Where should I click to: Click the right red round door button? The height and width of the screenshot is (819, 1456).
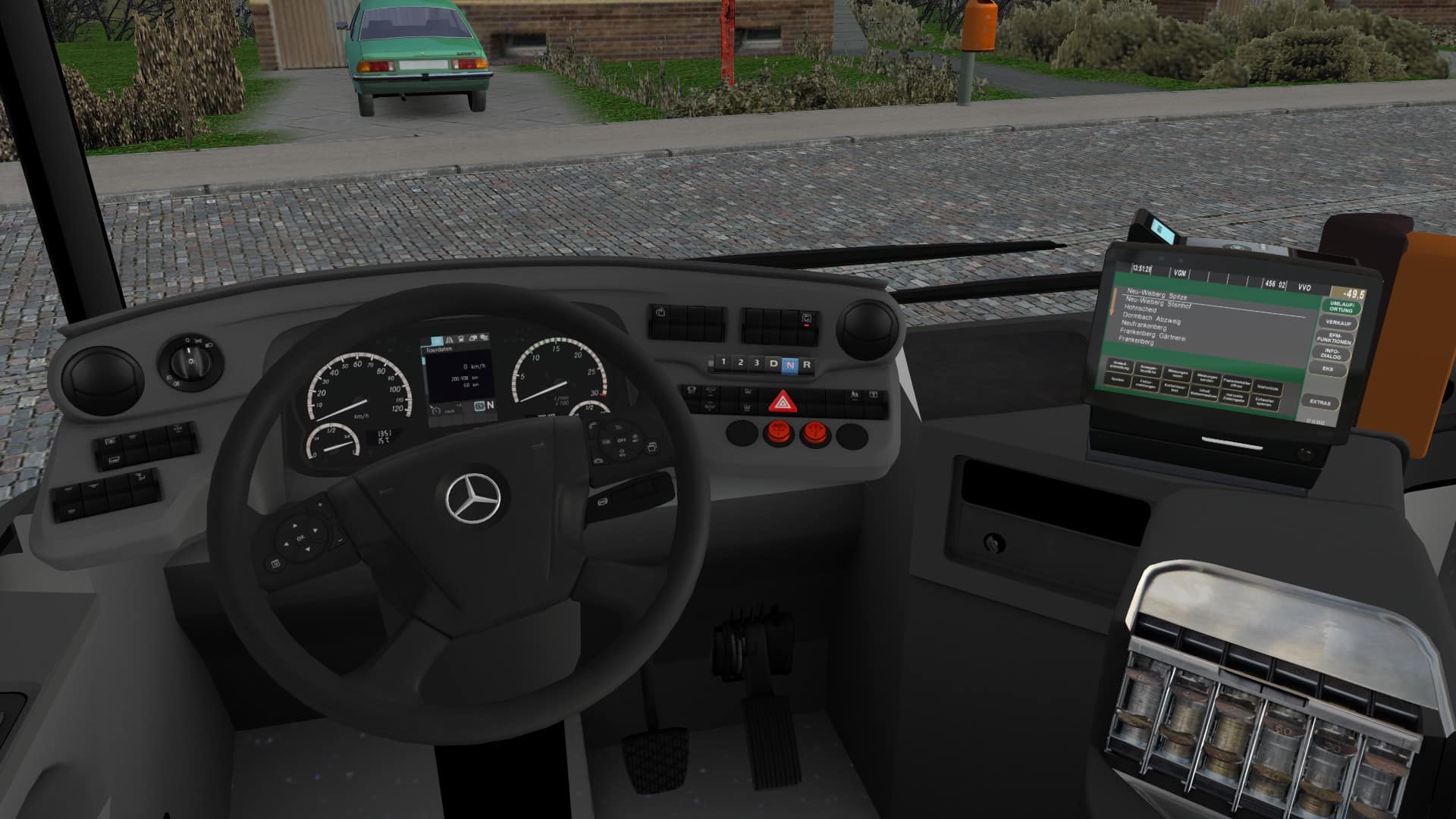pos(815,434)
